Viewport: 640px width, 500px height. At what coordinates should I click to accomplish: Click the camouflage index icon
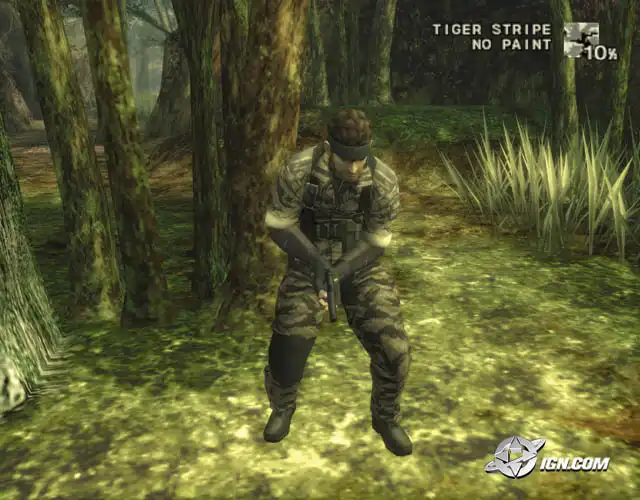pos(578,38)
